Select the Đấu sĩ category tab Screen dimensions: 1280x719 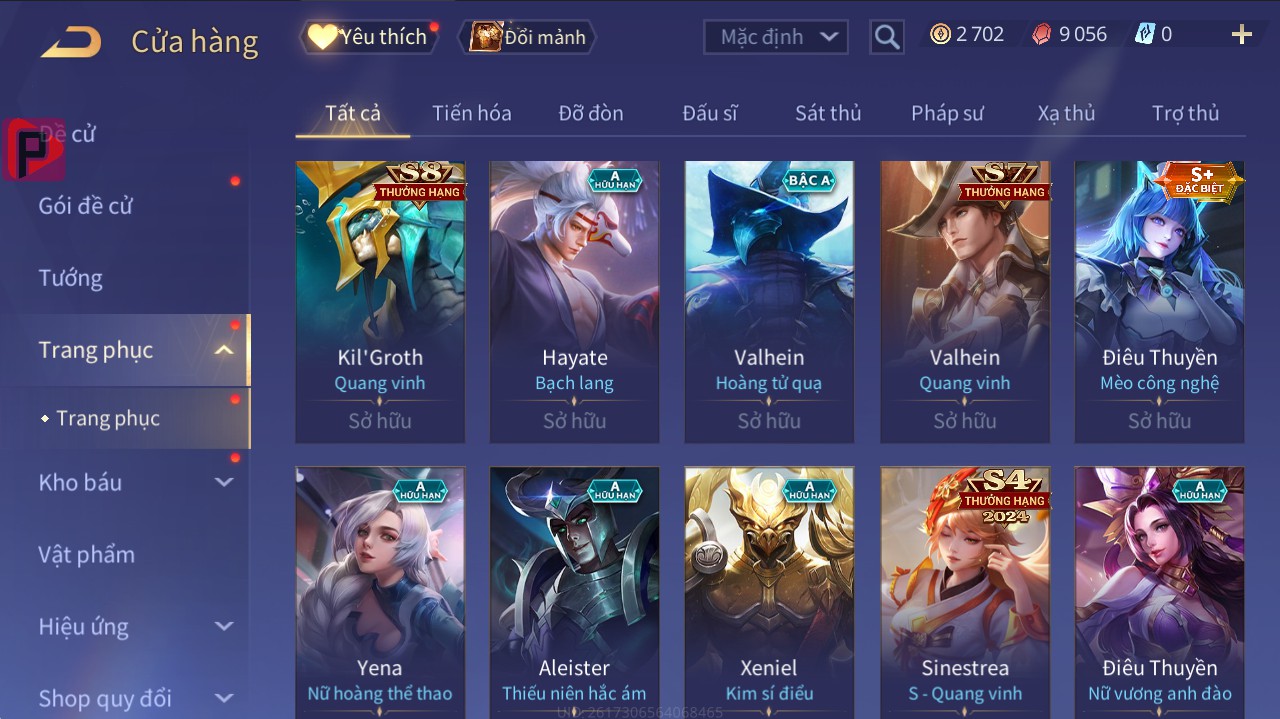click(709, 113)
